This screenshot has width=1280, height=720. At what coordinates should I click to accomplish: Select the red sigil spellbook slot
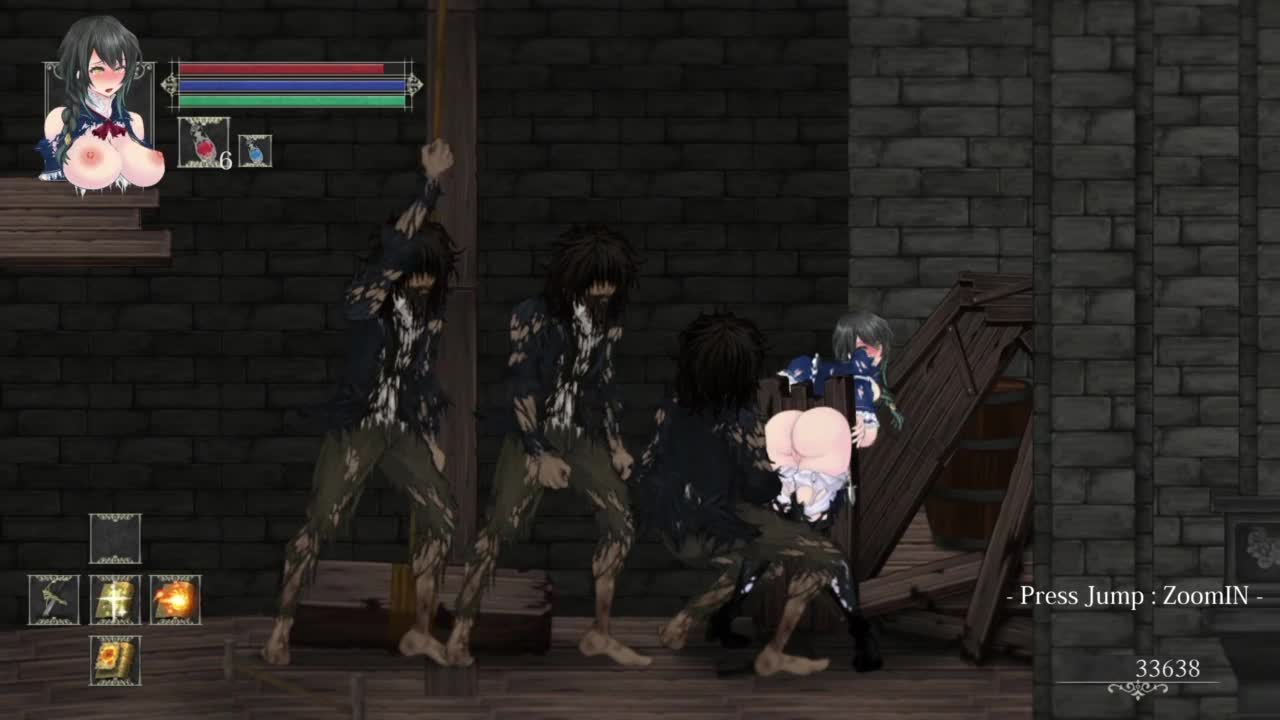(115, 661)
